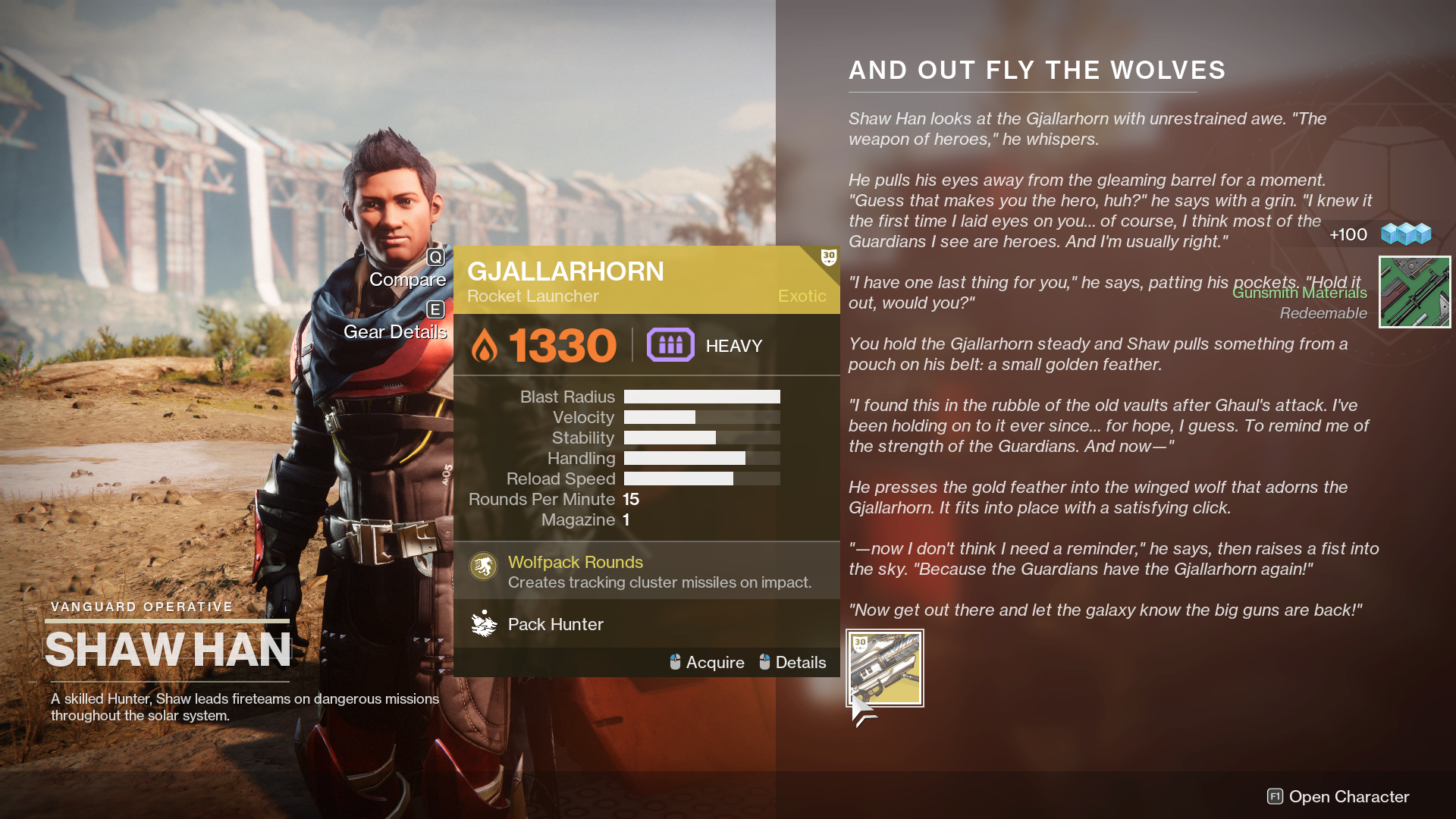Click the mouse icon beside Acquire

click(x=674, y=662)
